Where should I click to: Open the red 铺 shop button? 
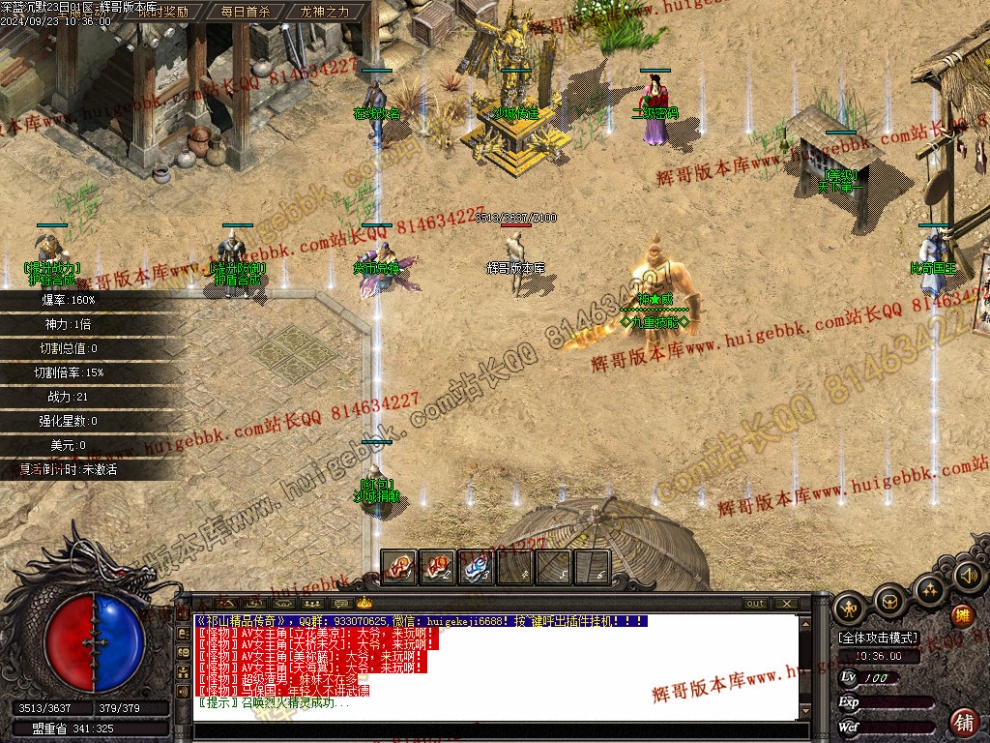tap(965, 721)
